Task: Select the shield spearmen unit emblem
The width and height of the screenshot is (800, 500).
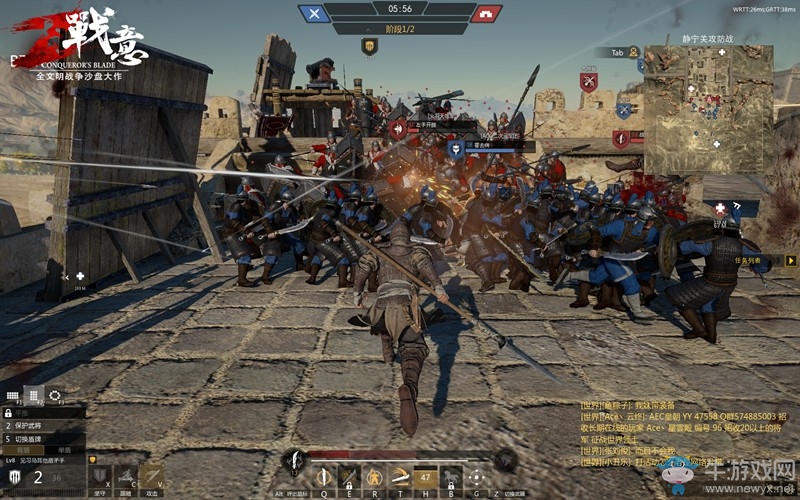Action: pyautogui.click(x=15, y=476)
